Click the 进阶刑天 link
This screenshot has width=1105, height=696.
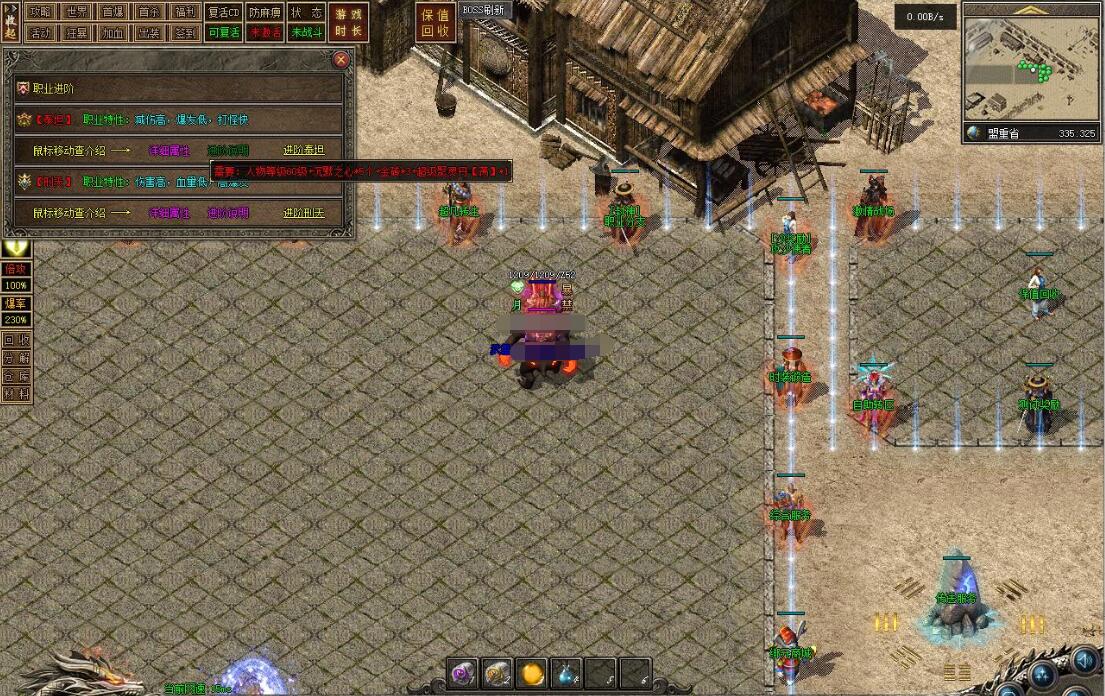click(x=303, y=213)
